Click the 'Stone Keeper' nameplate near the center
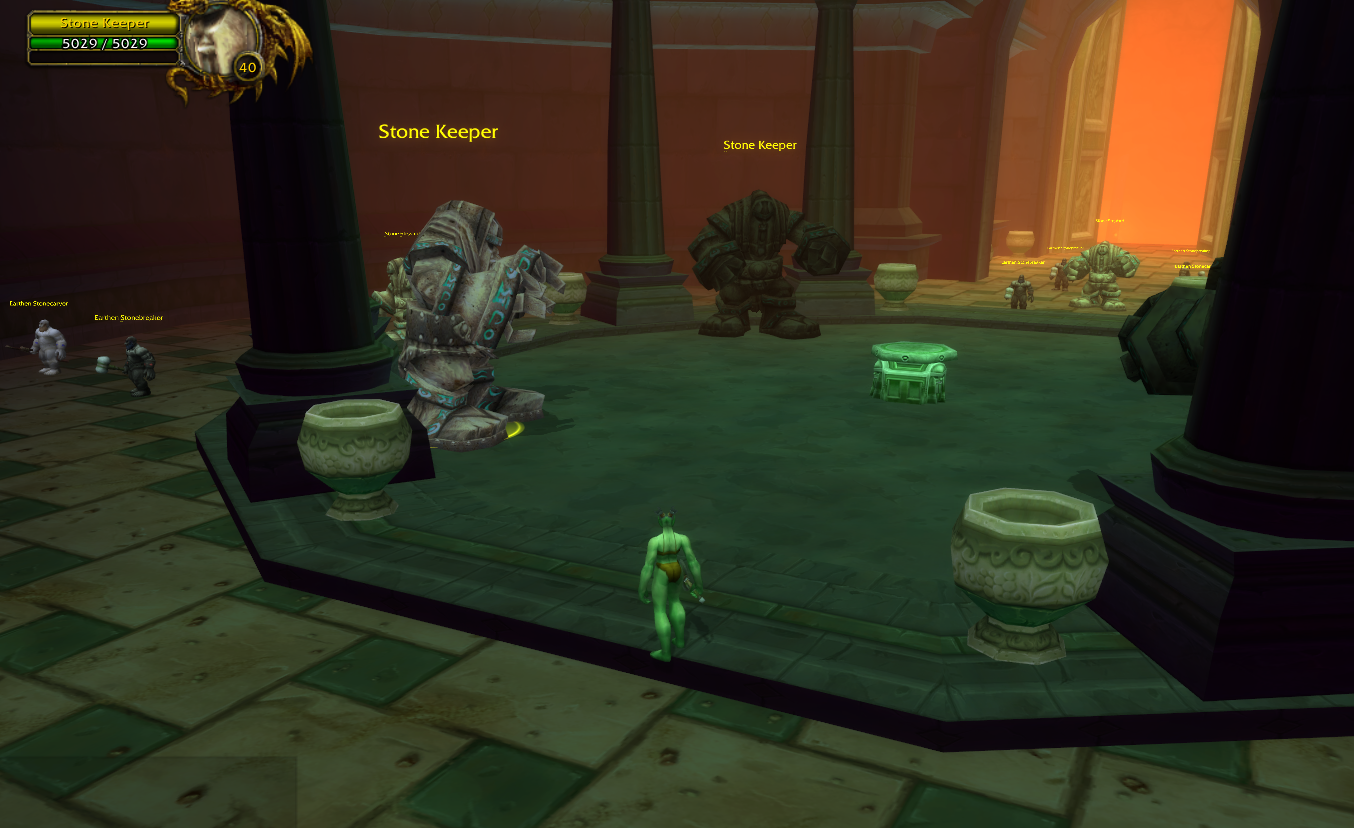This screenshot has width=1354, height=828. pyautogui.click(x=759, y=144)
